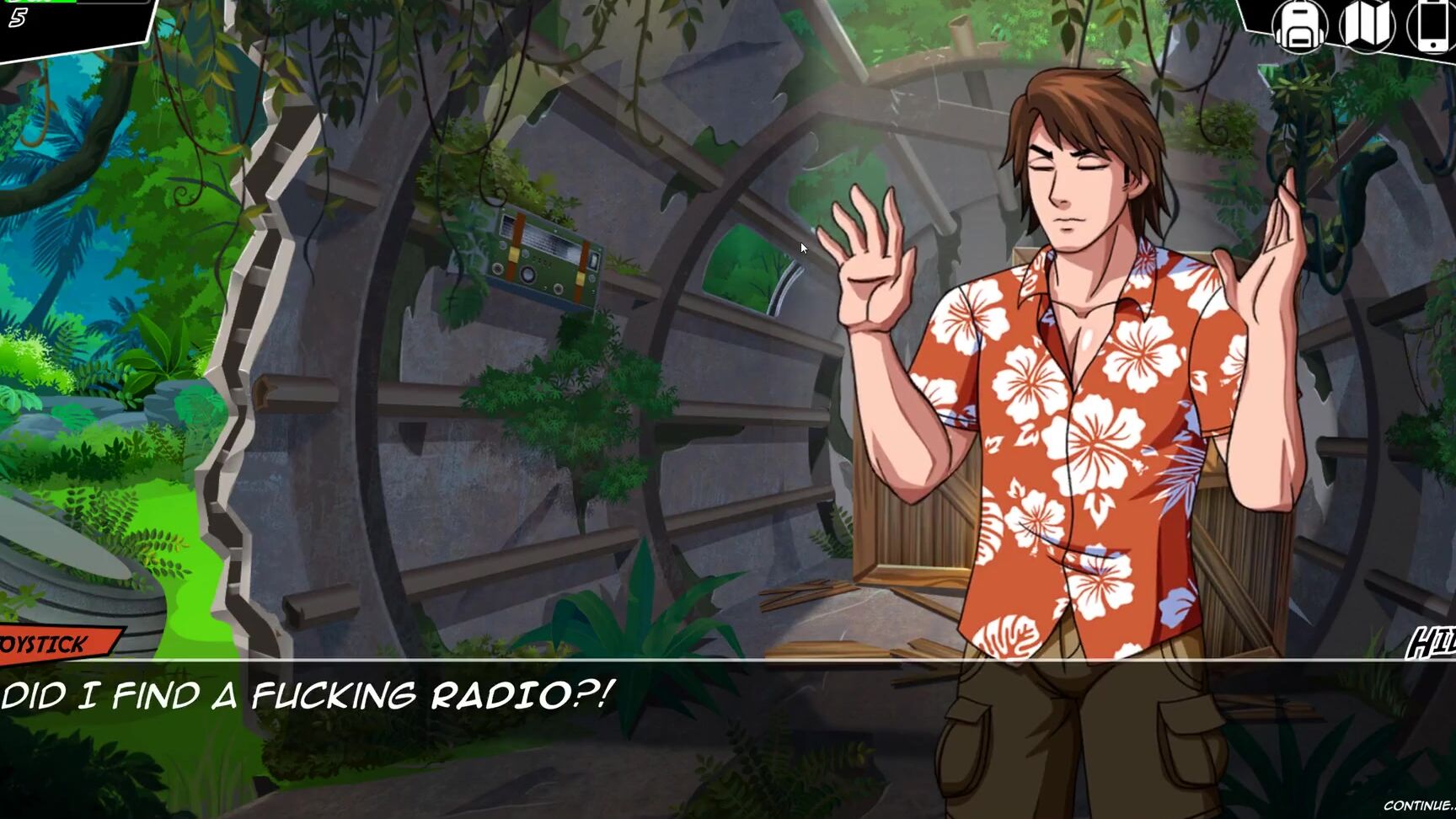The width and height of the screenshot is (1456, 819).
Task: Open the smartphone icon
Action: [1434, 27]
